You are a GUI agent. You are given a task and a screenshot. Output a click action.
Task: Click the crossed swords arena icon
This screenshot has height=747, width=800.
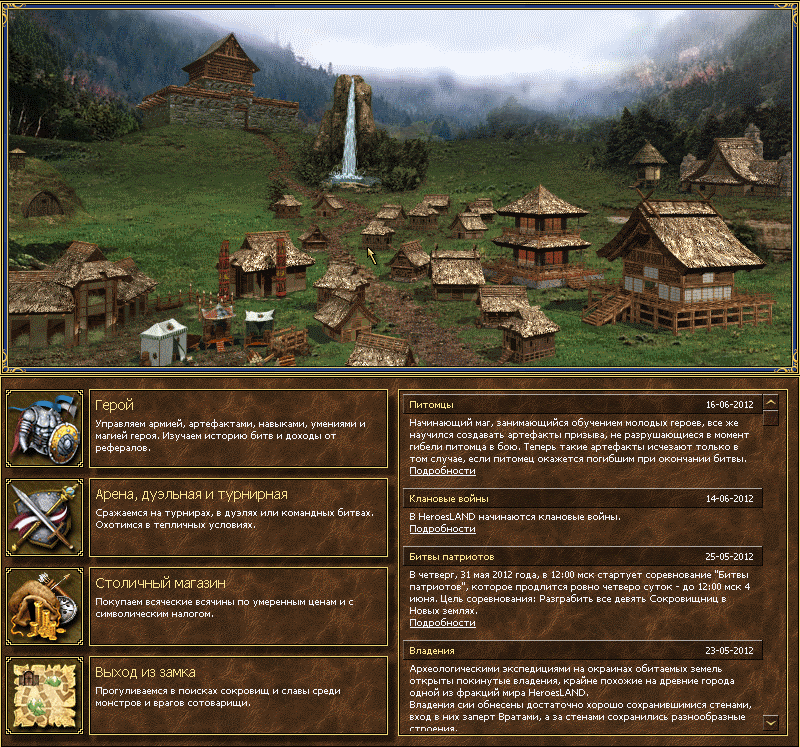tap(45, 517)
